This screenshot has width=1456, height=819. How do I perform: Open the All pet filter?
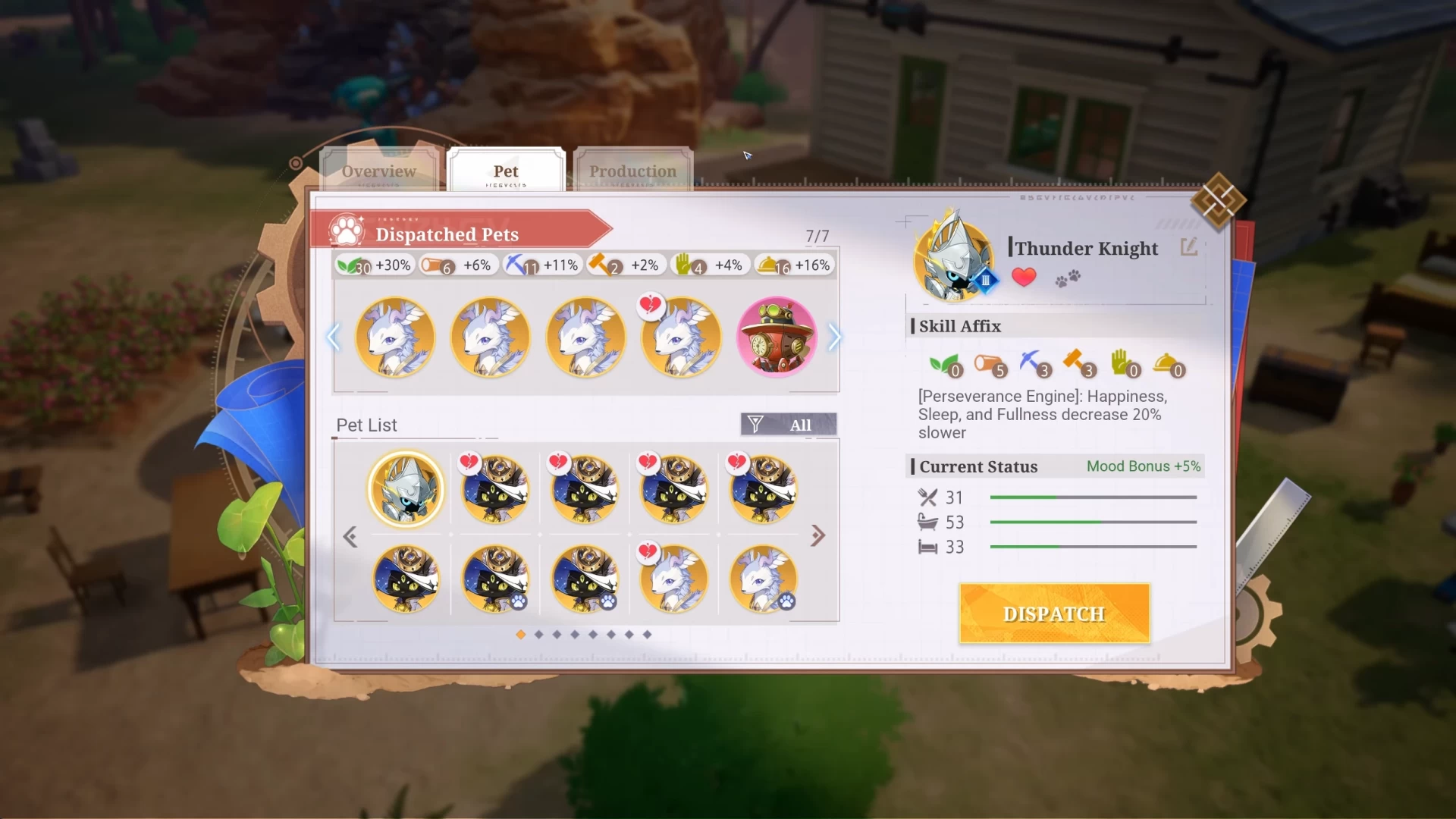(x=789, y=425)
